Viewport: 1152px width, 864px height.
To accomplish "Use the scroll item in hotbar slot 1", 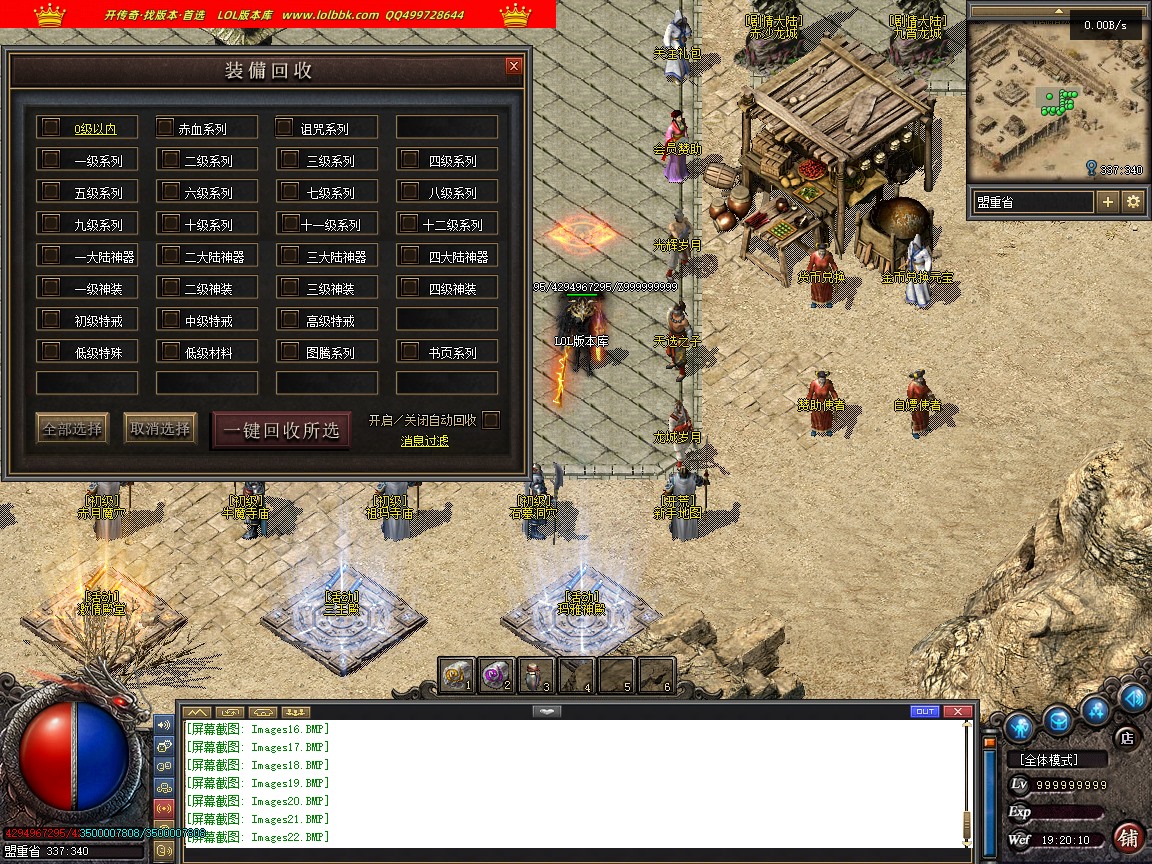I will point(457,676).
